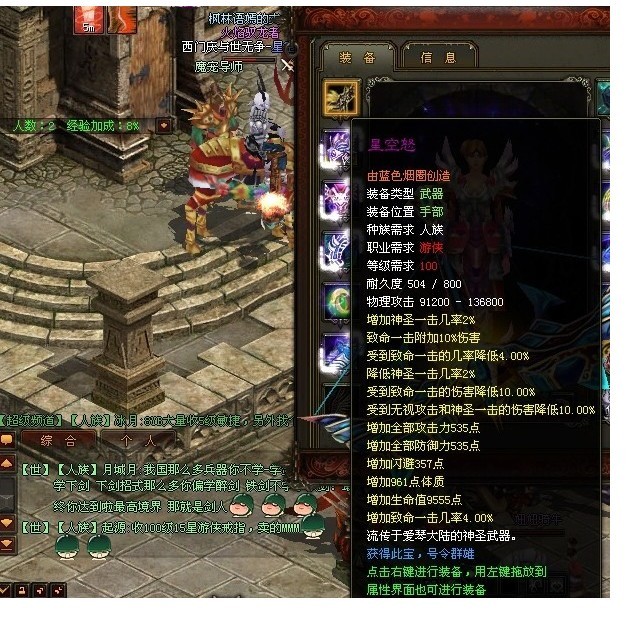The image size is (630, 618).
Task: Switch chat to the 综合 channel tab
Action: pyautogui.click(x=57, y=440)
